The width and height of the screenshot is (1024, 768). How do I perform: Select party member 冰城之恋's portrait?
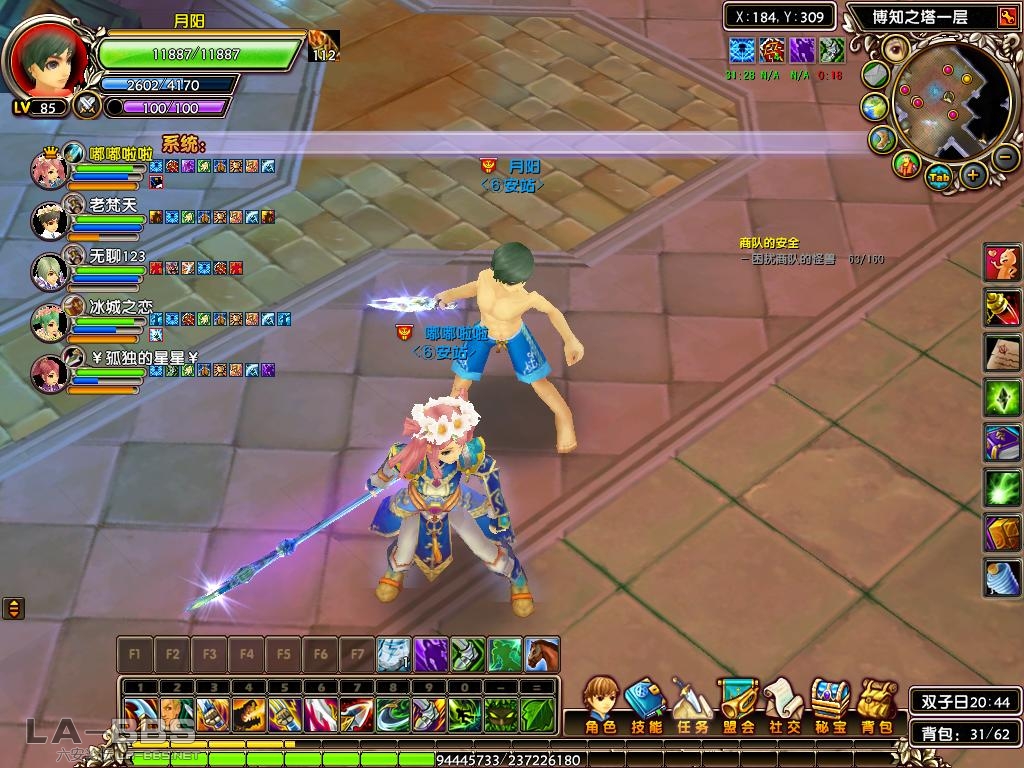[49, 321]
